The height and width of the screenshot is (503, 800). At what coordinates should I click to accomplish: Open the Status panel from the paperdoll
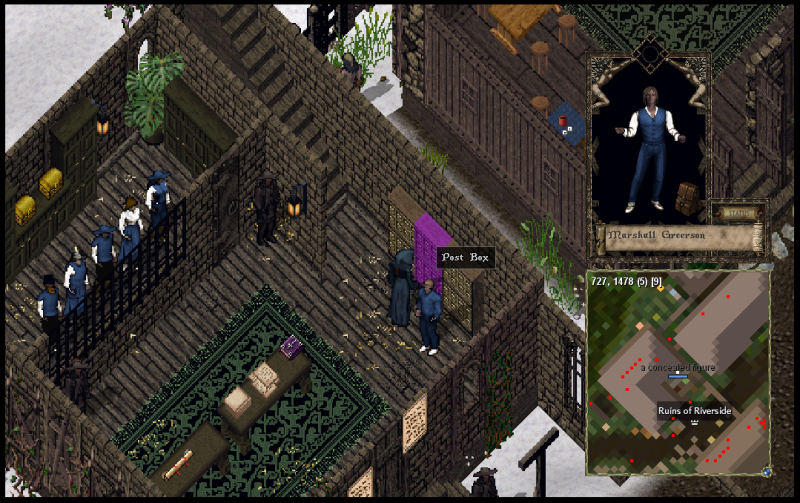point(736,212)
